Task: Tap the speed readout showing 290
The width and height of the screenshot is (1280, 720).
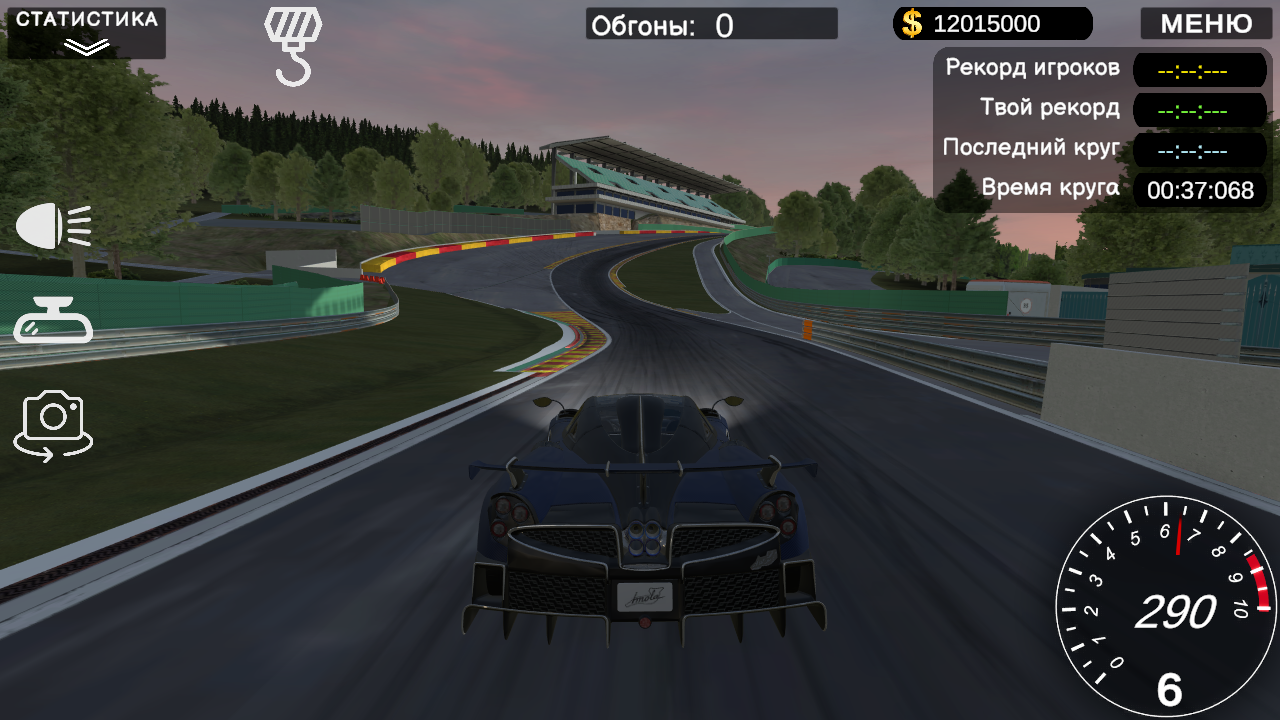Action: pos(1178,612)
